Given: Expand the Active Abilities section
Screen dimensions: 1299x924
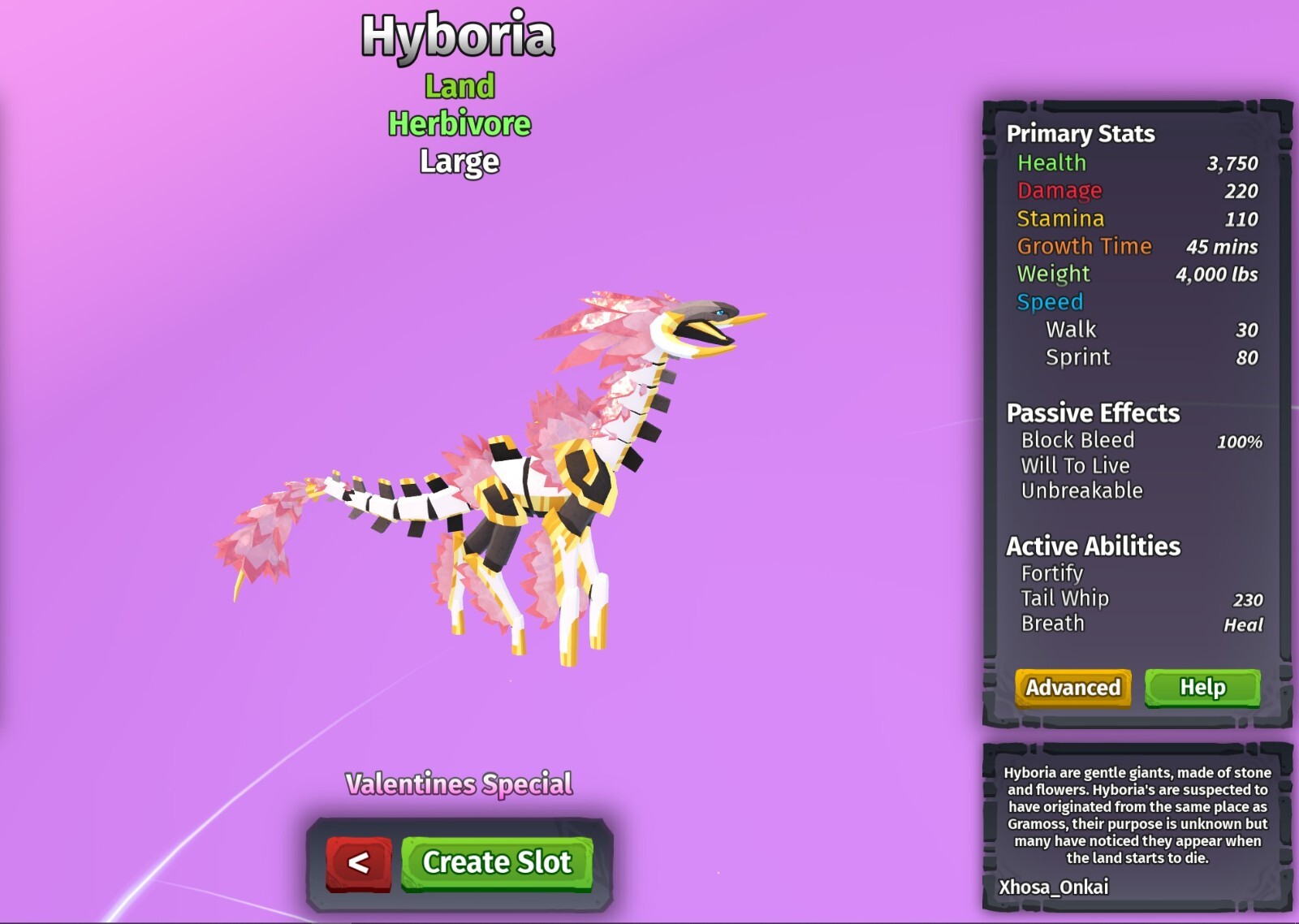Looking at the screenshot, I should click(1091, 546).
